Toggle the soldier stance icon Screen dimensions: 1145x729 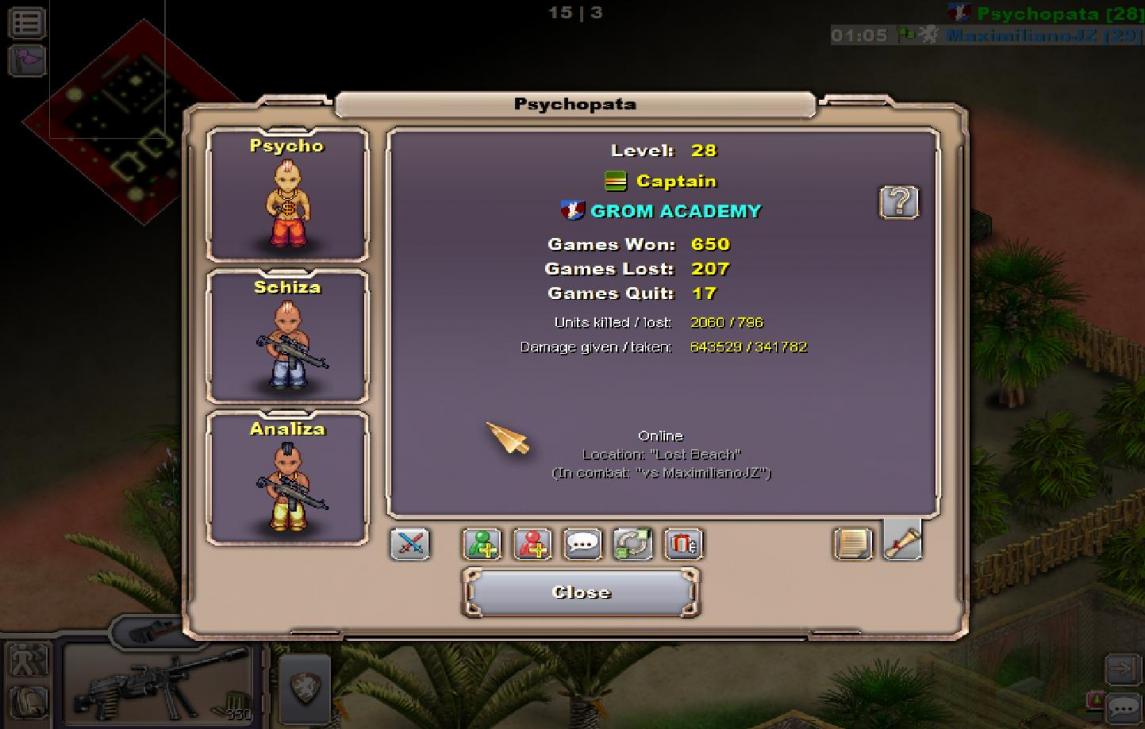tap(26, 660)
